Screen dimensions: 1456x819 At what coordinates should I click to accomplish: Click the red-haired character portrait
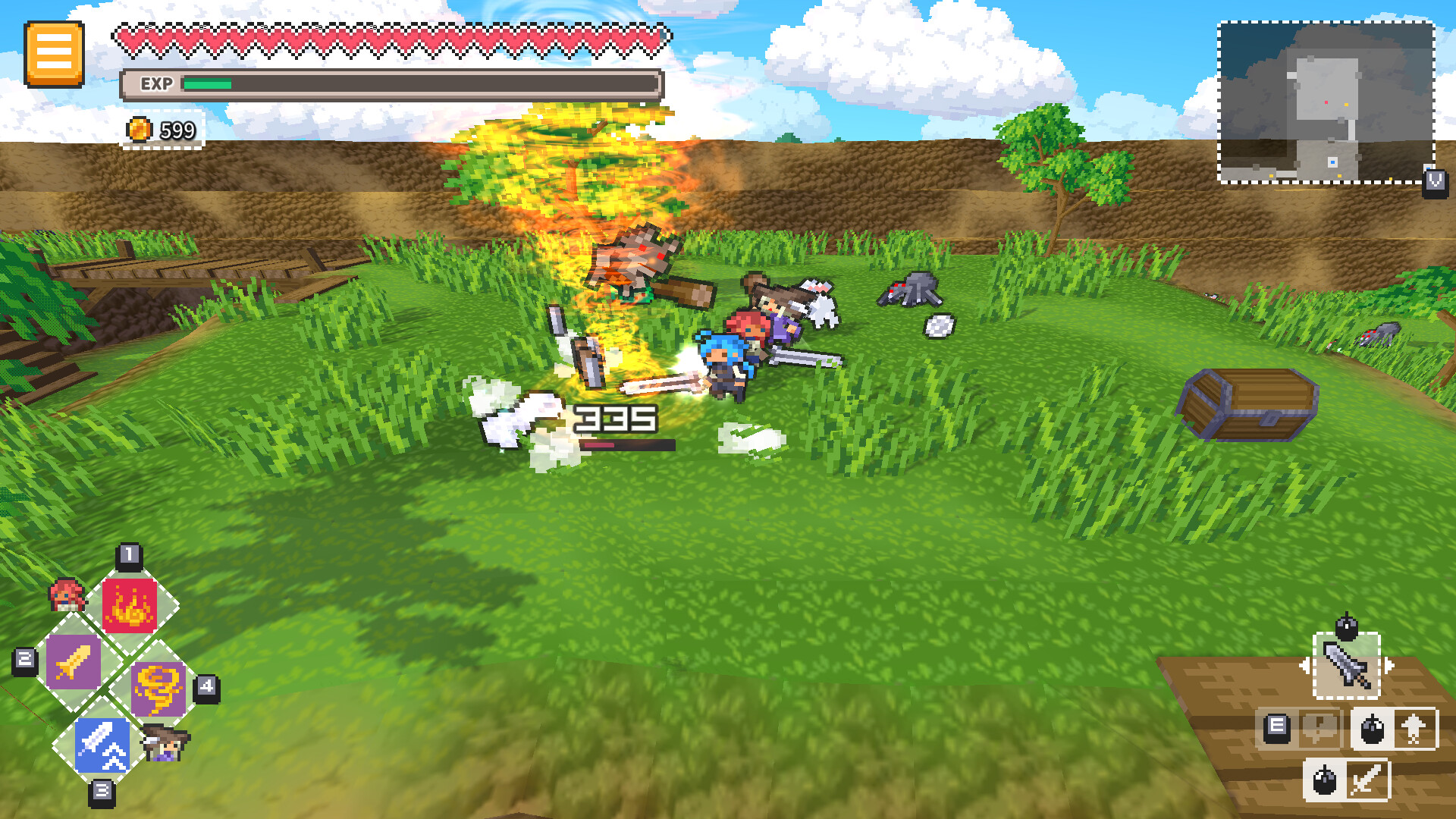coord(67,596)
